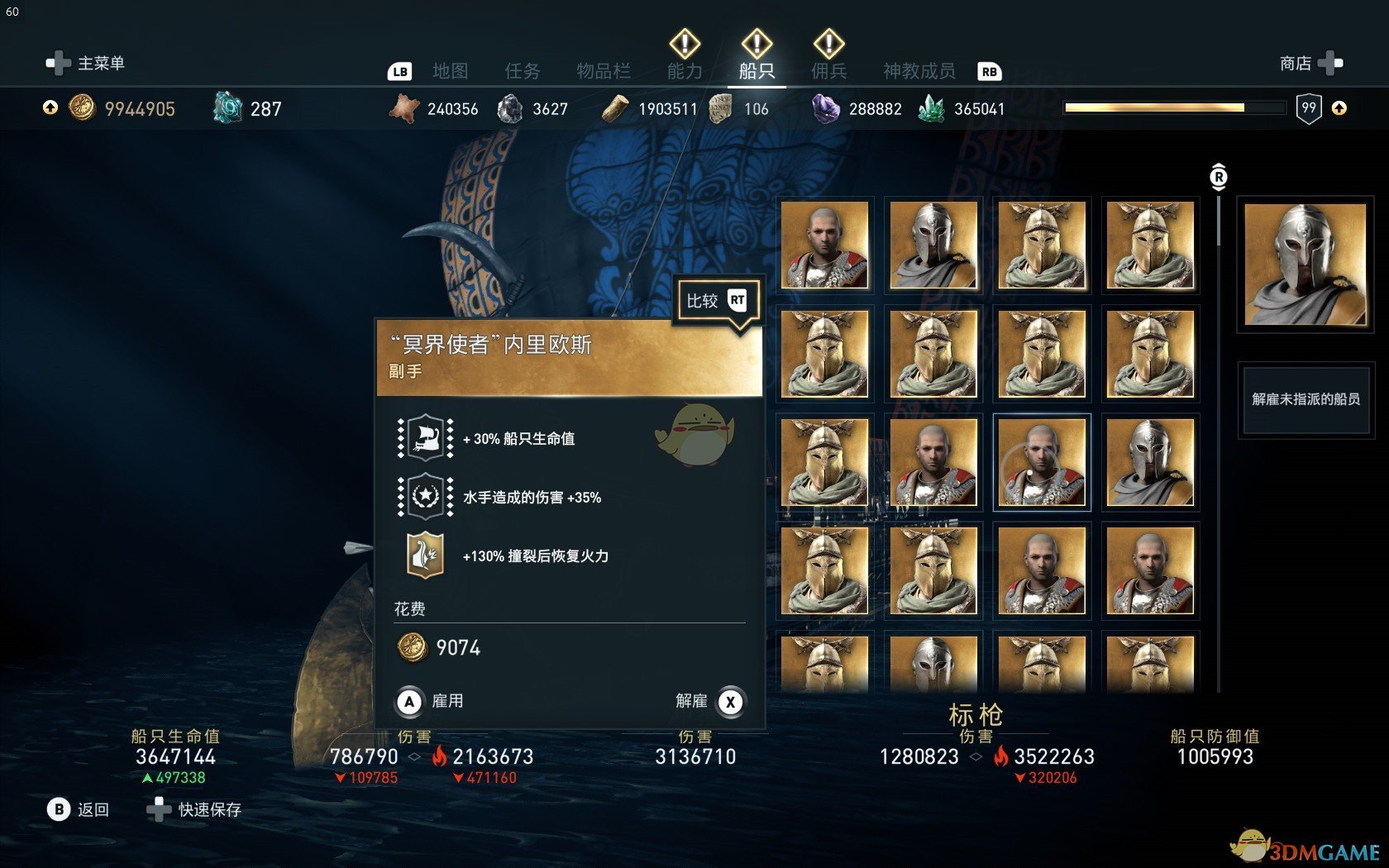Open the 佣兵 mercenaries tab

pyautogui.click(x=828, y=71)
